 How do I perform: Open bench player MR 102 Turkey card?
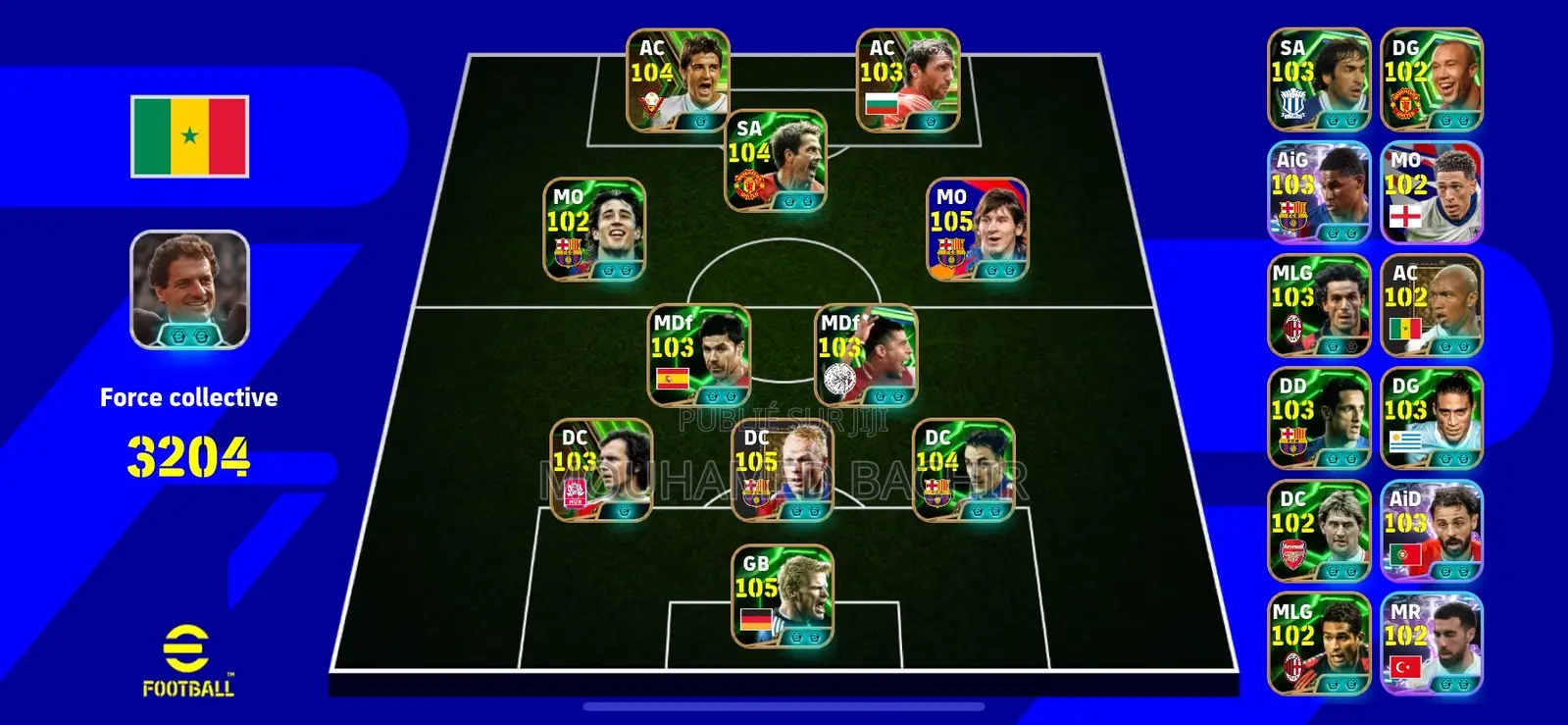[1430, 643]
